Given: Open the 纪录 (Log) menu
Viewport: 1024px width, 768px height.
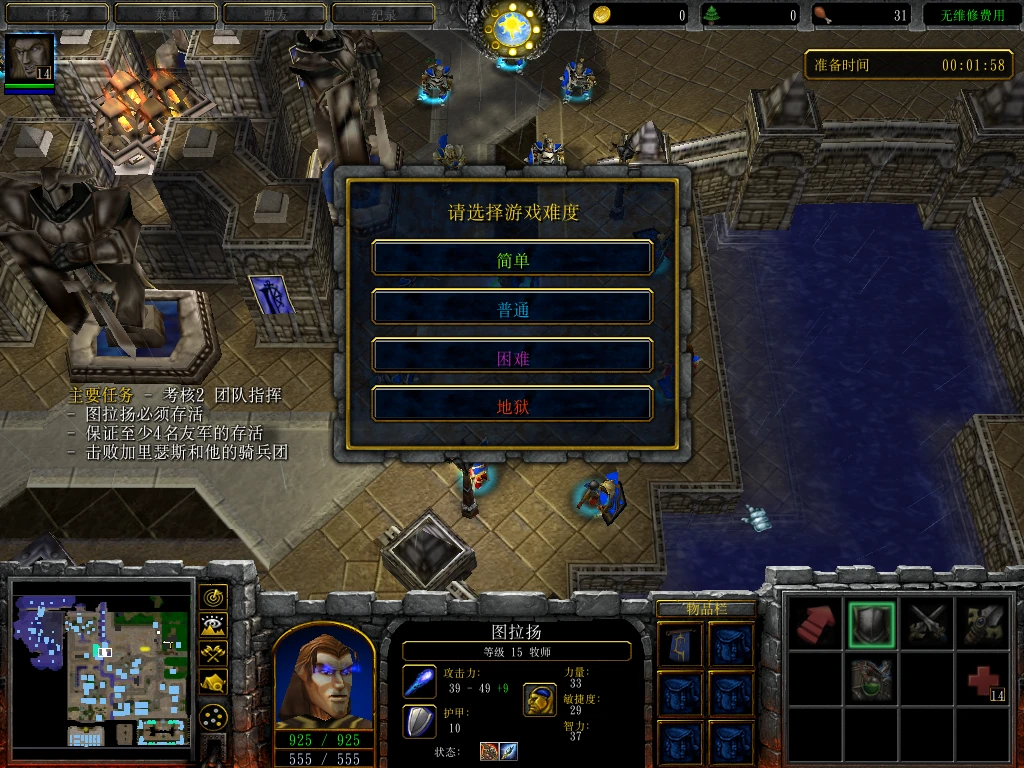Looking at the screenshot, I should pos(383,14).
